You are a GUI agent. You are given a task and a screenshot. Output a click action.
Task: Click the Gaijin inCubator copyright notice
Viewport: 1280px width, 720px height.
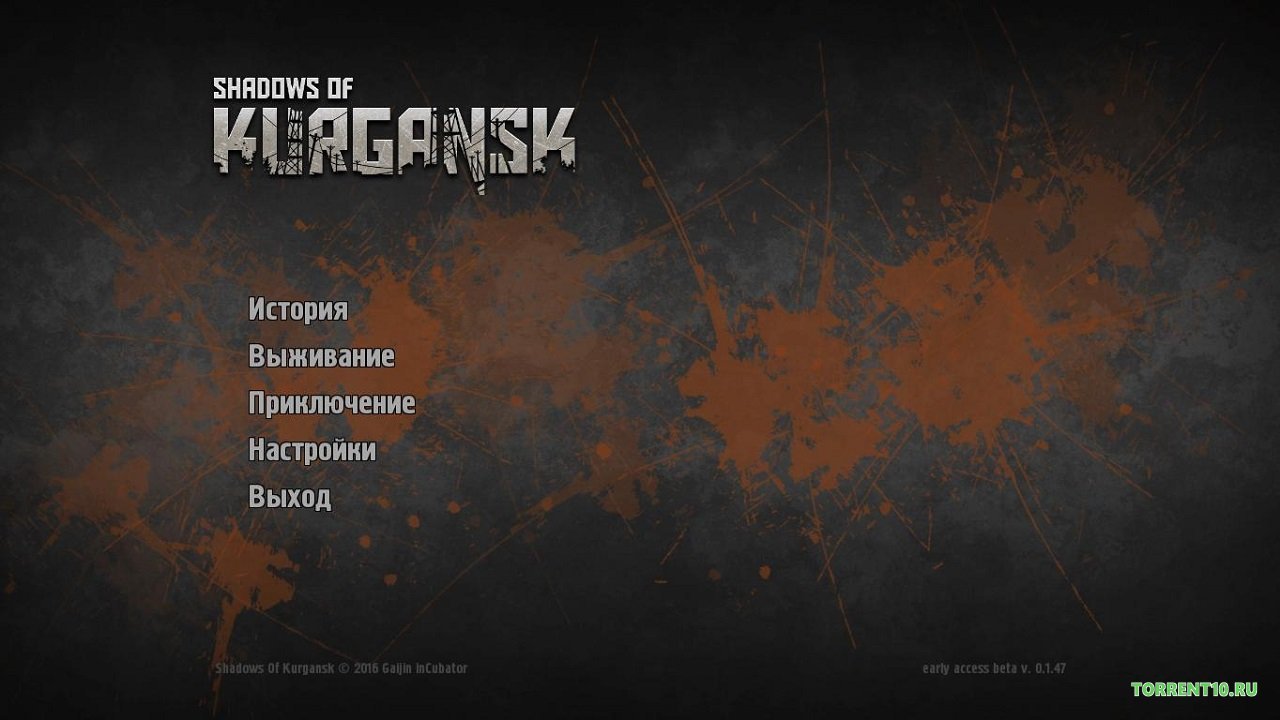pyautogui.click(x=340, y=667)
